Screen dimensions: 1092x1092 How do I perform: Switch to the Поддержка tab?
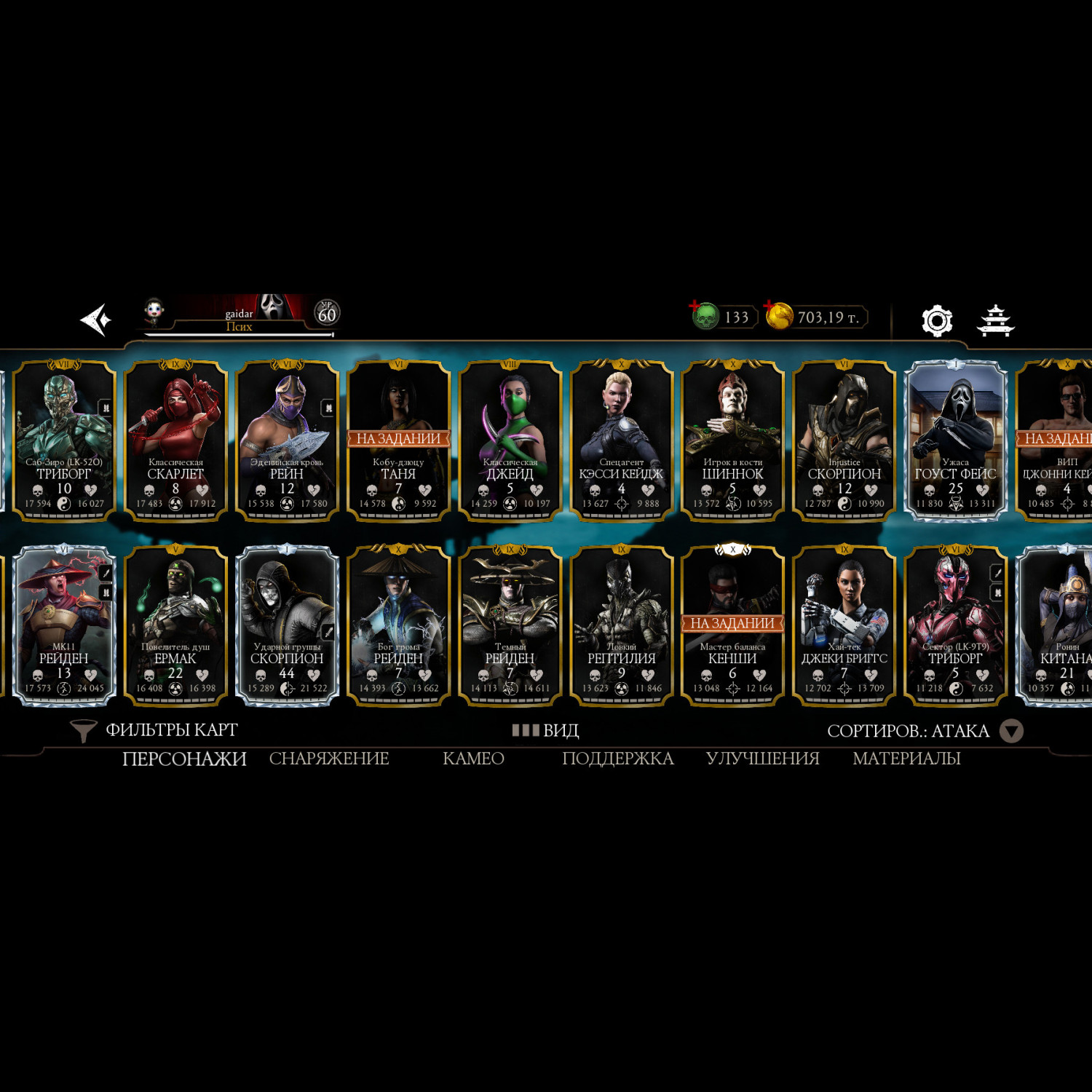point(617,759)
